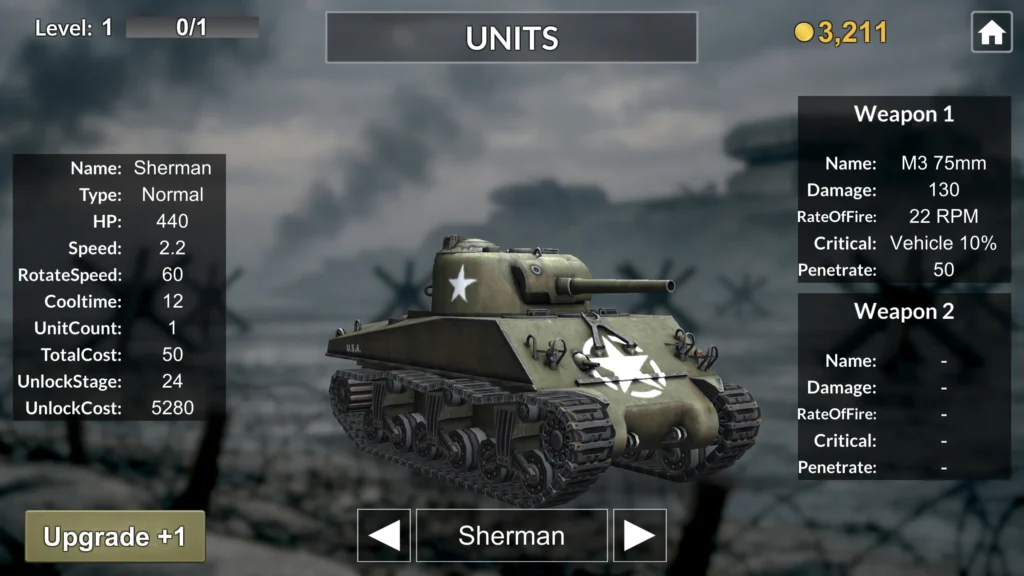Click the Upgrade +1 button
Screen dimensions: 1024x576
115,536
